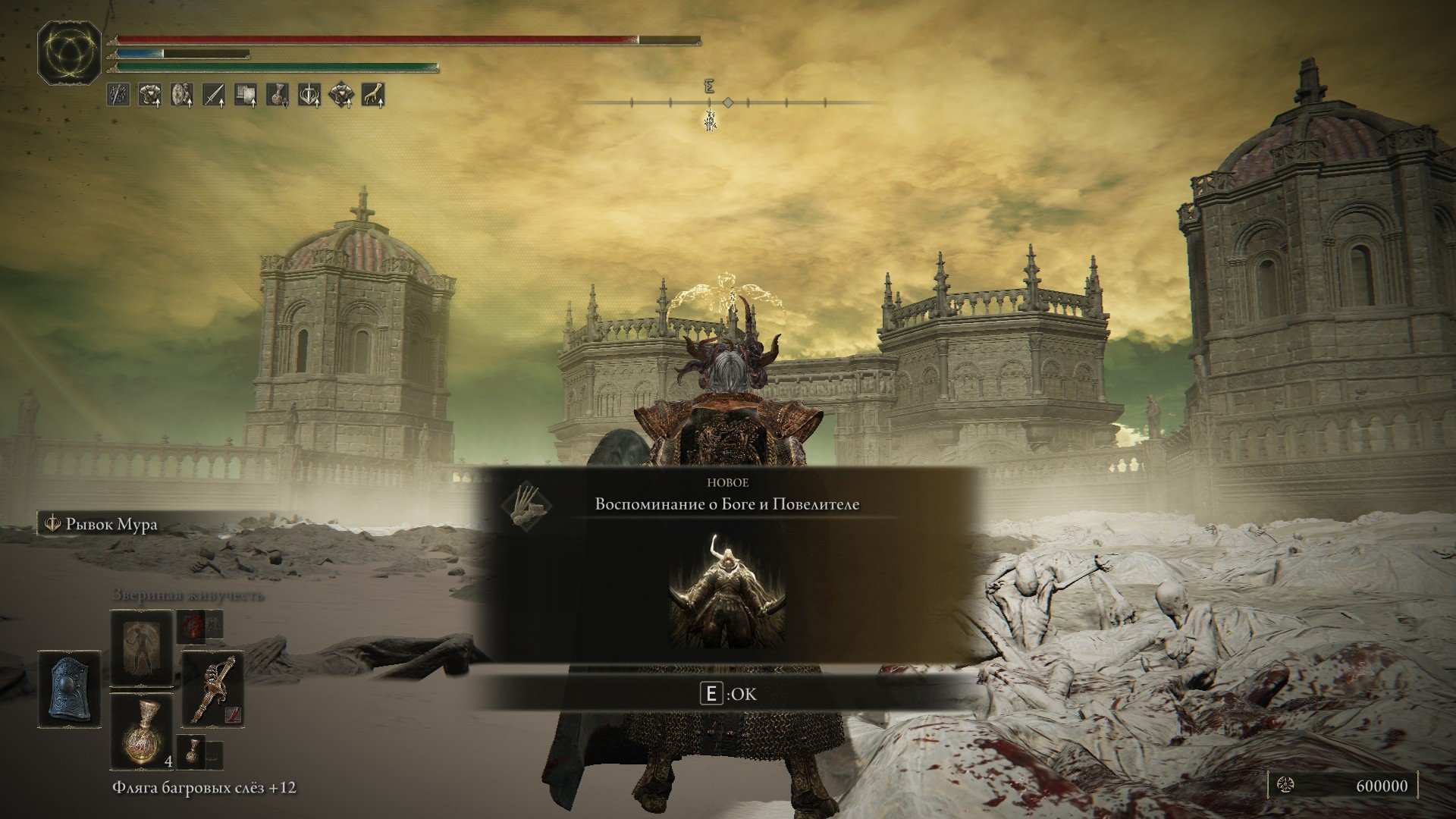Viewport: 1456px width, 819px height.
Task: Select the blue shield left-hand slot
Action: coord(71,696)
